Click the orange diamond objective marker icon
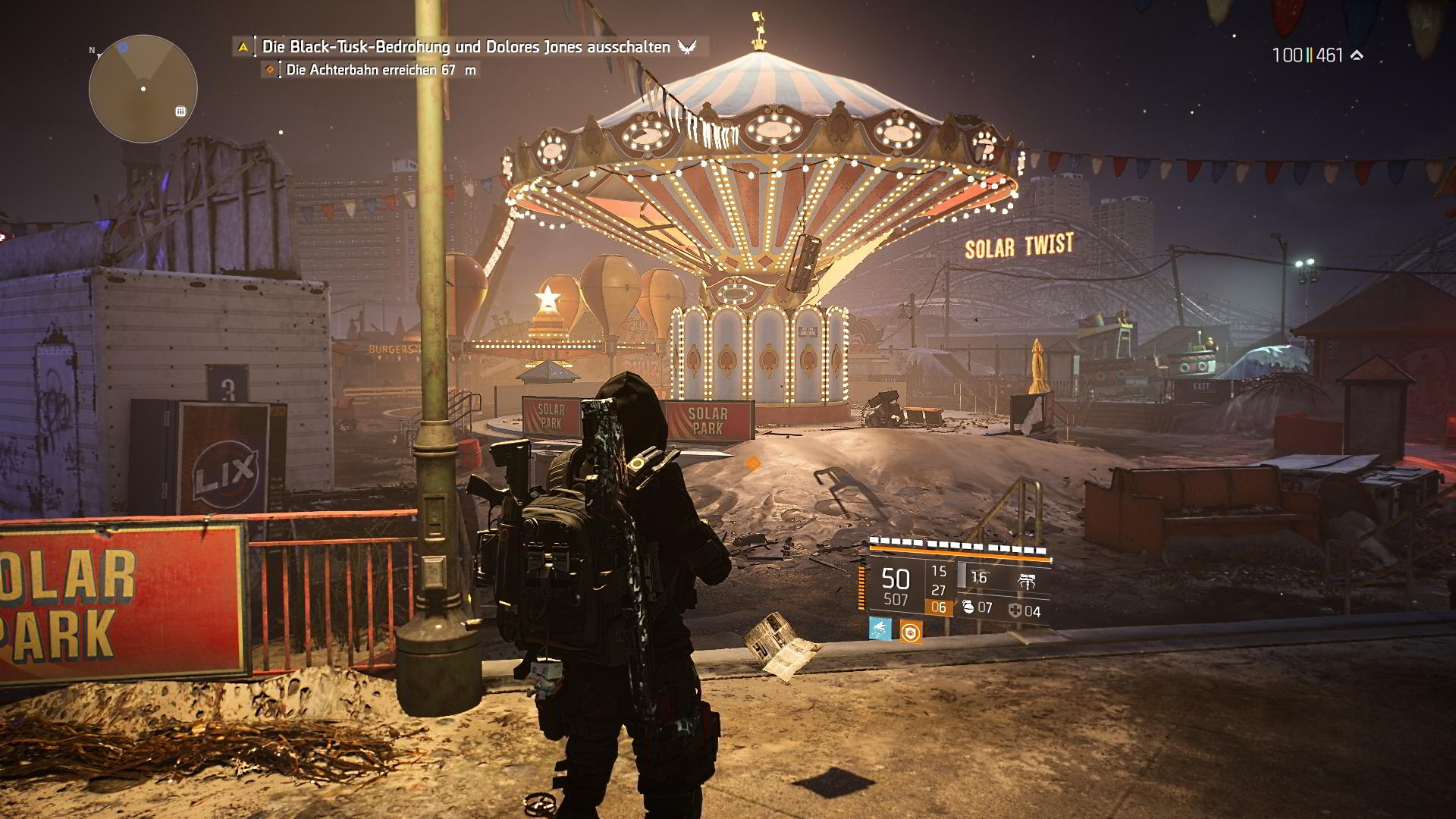This screenshot has width=1456, height=819. [x=269, y=70]
